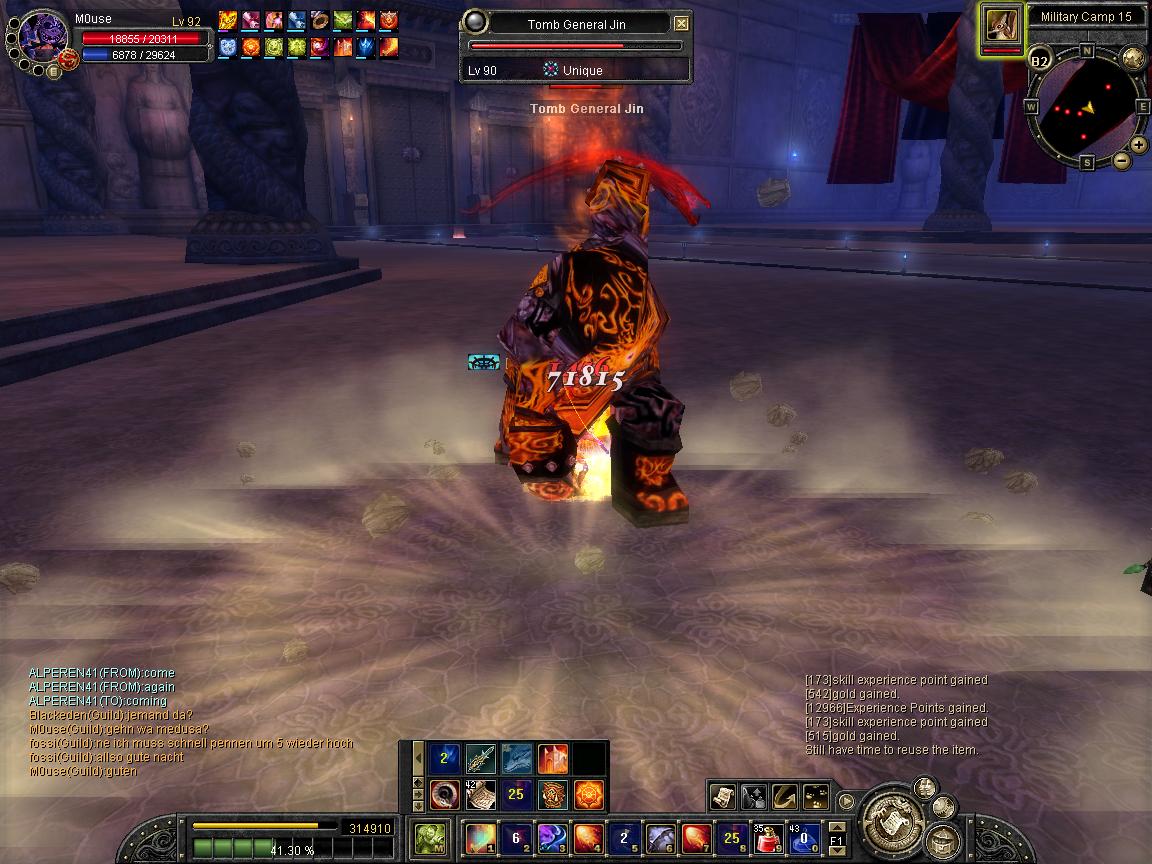Switch hotbar page with the F1 selector
Viewport: 1152px width, 864px height.
click(837, 836)
